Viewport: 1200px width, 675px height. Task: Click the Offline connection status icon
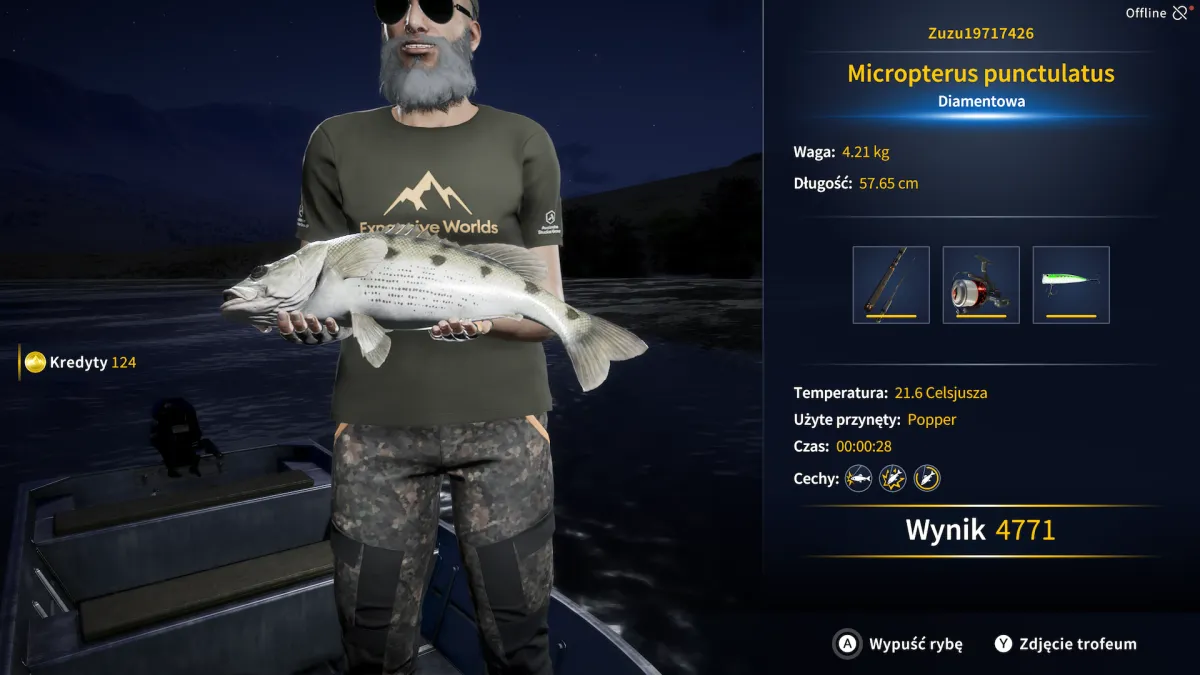(x=1180, y=13)
